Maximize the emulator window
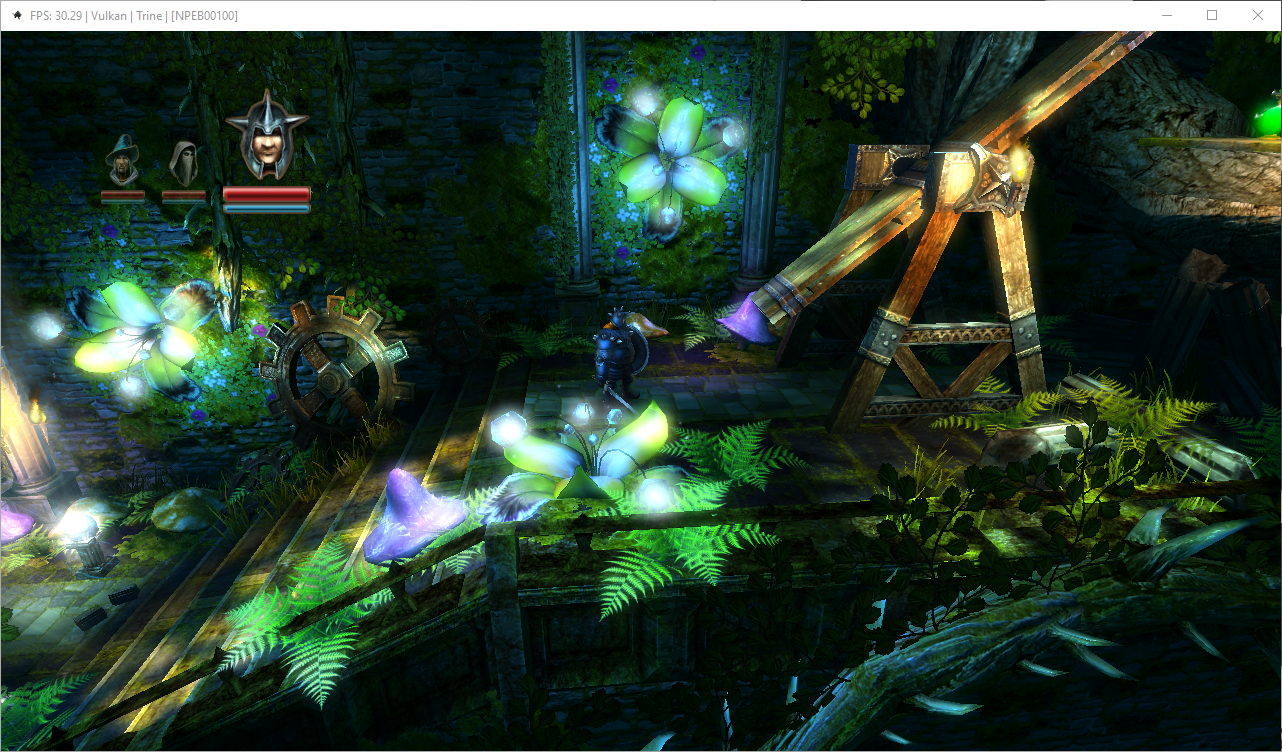Viewport: 1282px width, 752px height. [x=1212, y=15]
